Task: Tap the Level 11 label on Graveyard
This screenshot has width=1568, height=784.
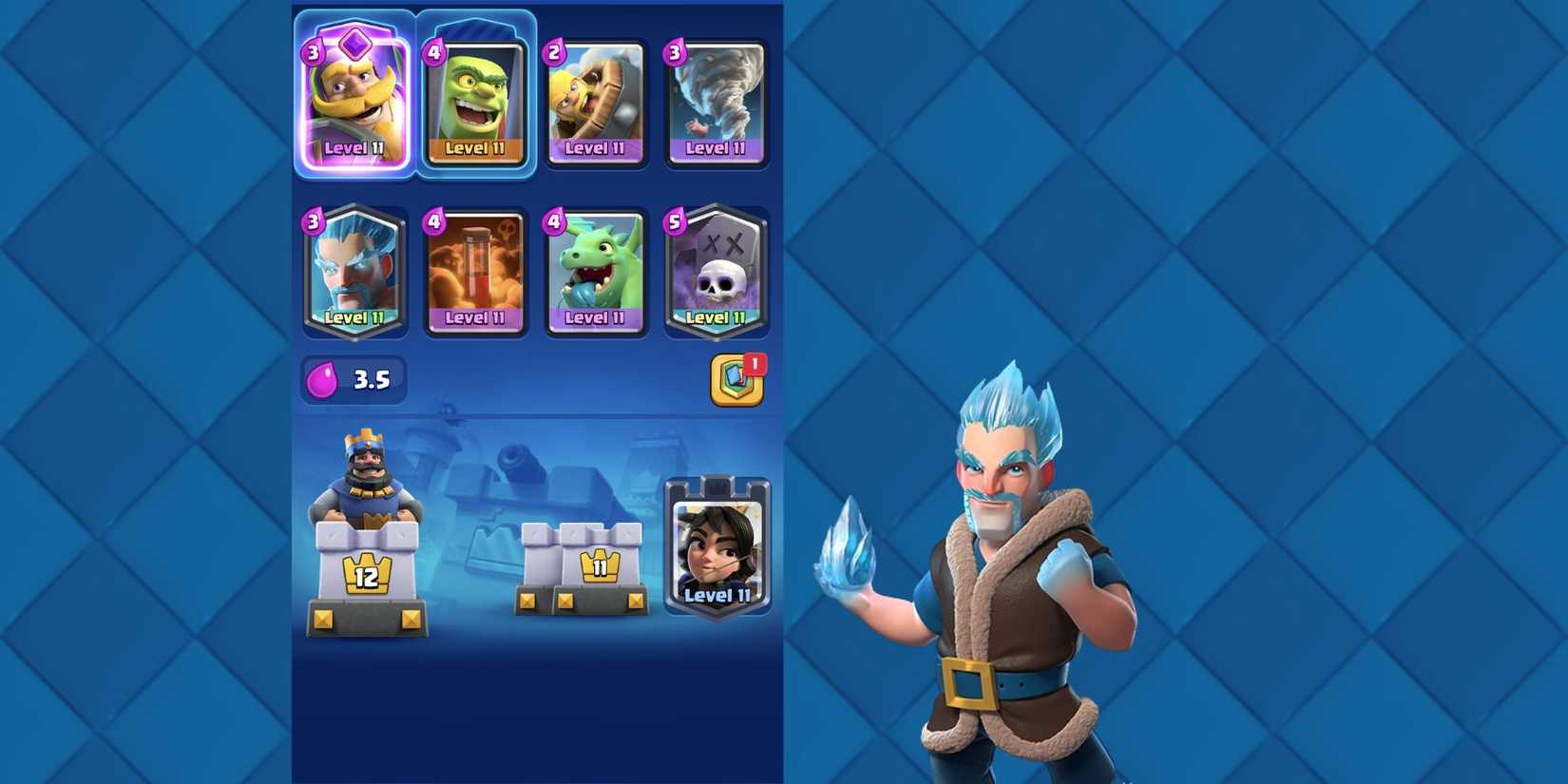Action: click(x=717, y=316)
